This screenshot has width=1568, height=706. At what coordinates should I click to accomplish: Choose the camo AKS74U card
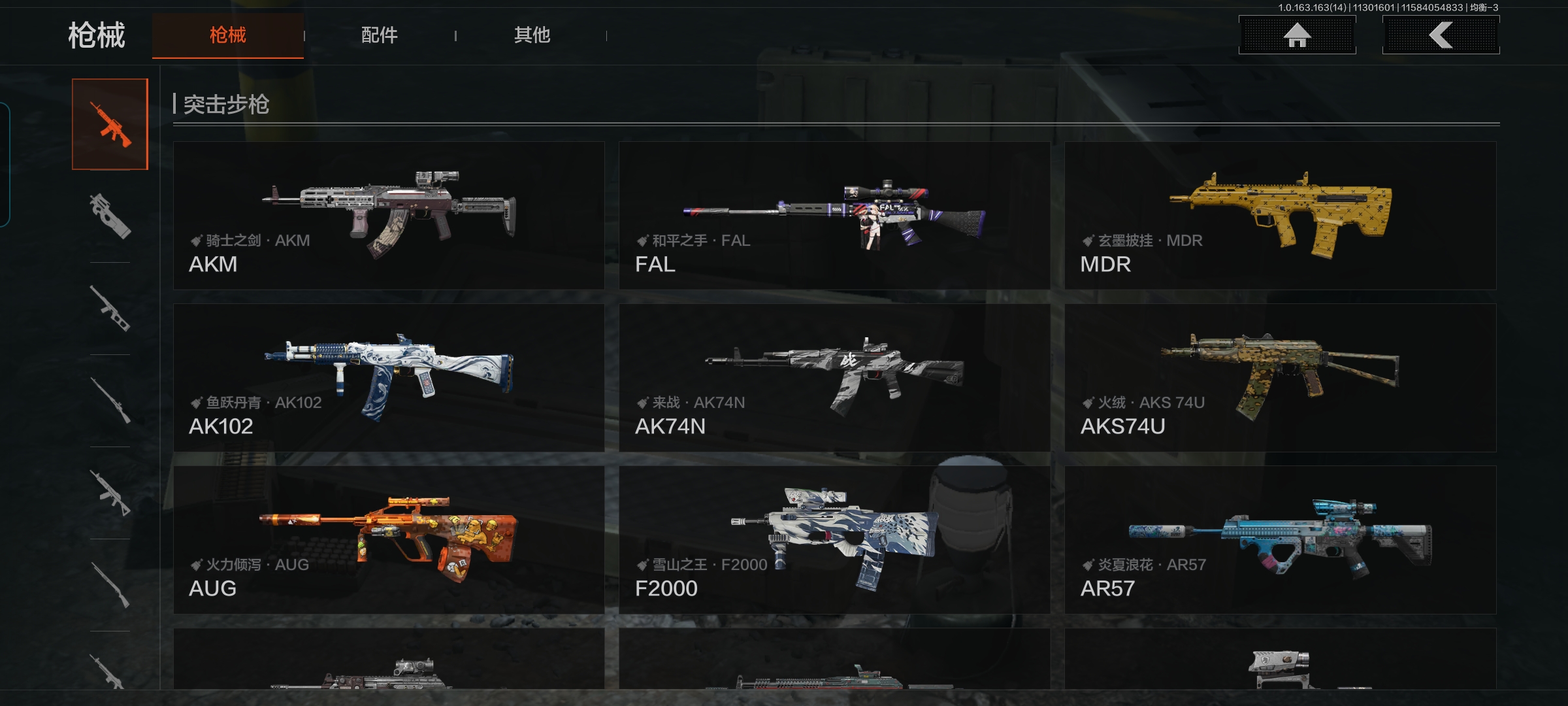tap(1280, 378)
